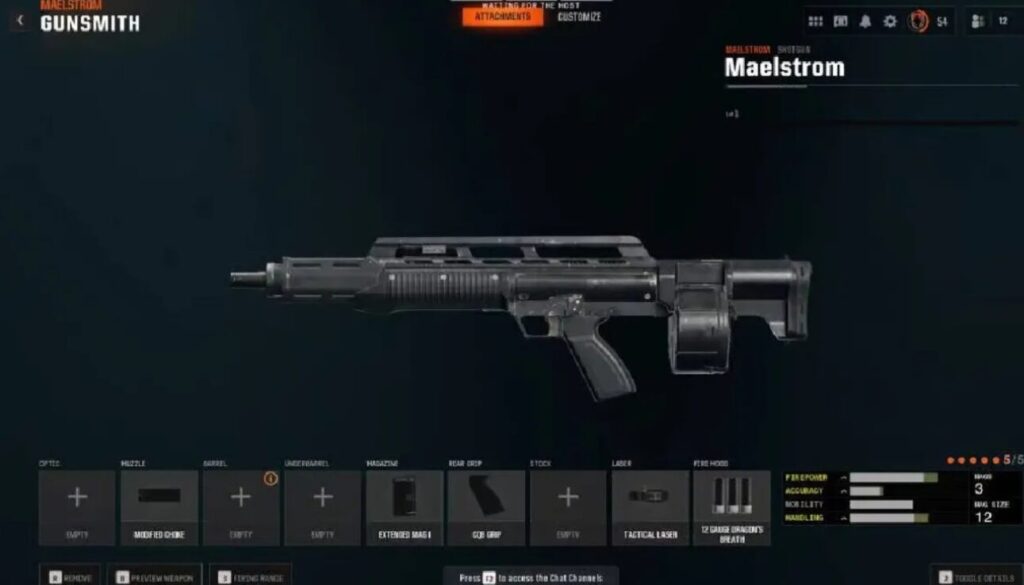This screenshot has height=585, width=1024.
Task: Open settings with the gear icon
Action: [889, 21]
